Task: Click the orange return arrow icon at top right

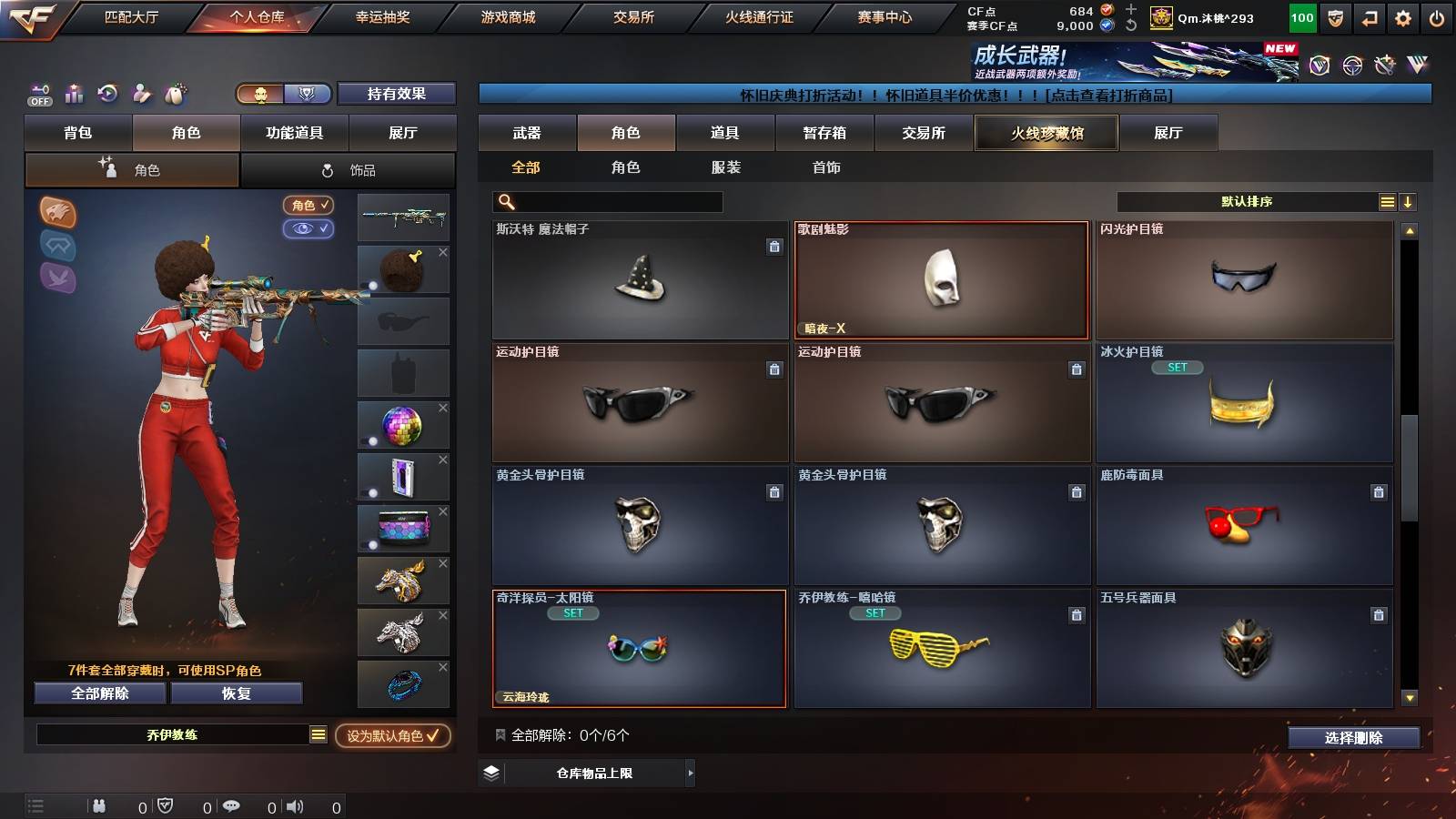Action: pyautogui.click(x=1370, y=16)
